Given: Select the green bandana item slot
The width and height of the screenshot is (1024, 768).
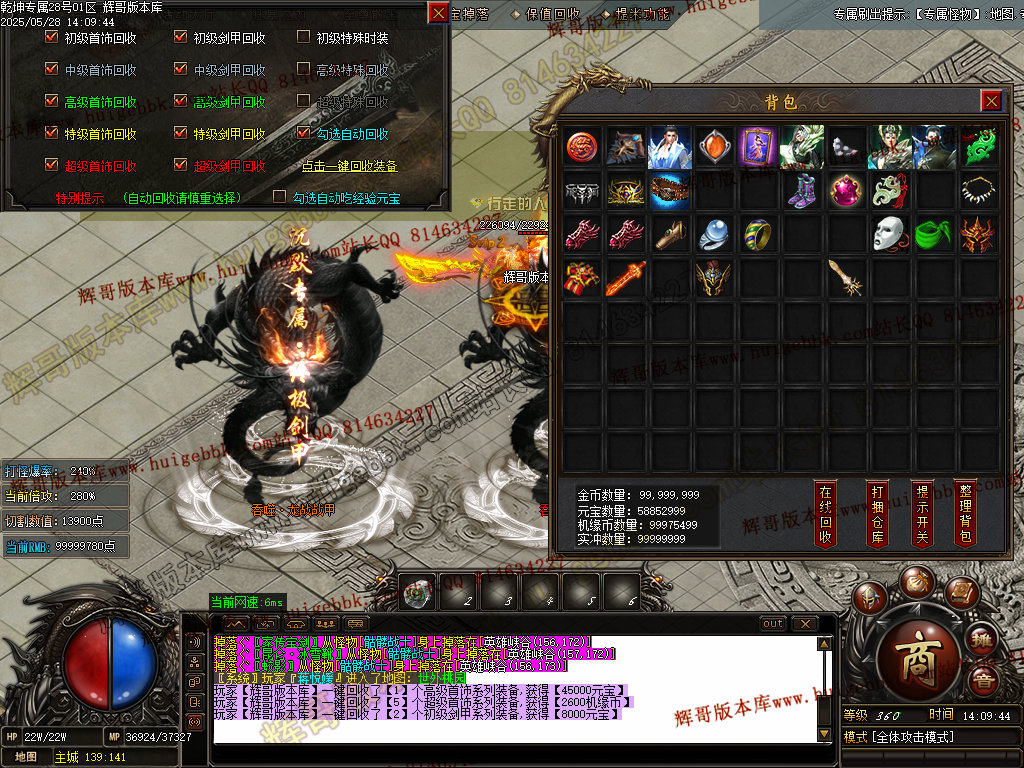Looking at the screenshot, I should pos(933,233).
